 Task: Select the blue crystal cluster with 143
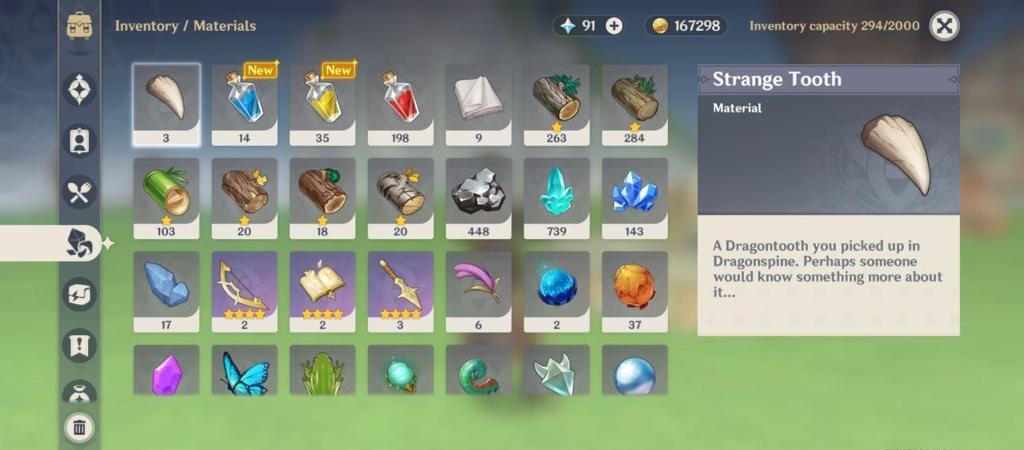(x=634, y=197)
